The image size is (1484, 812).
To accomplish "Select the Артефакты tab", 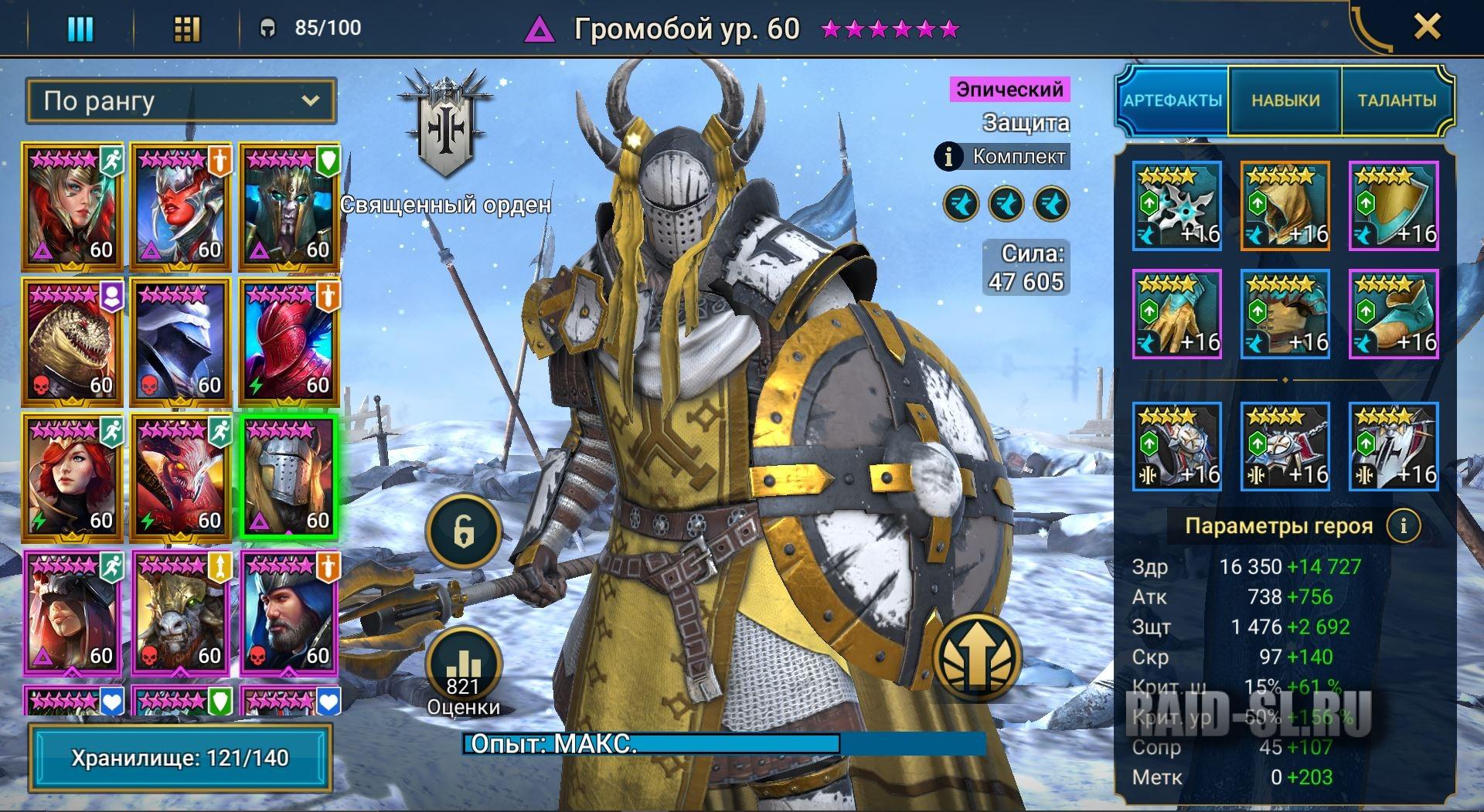I will 1173,100.
